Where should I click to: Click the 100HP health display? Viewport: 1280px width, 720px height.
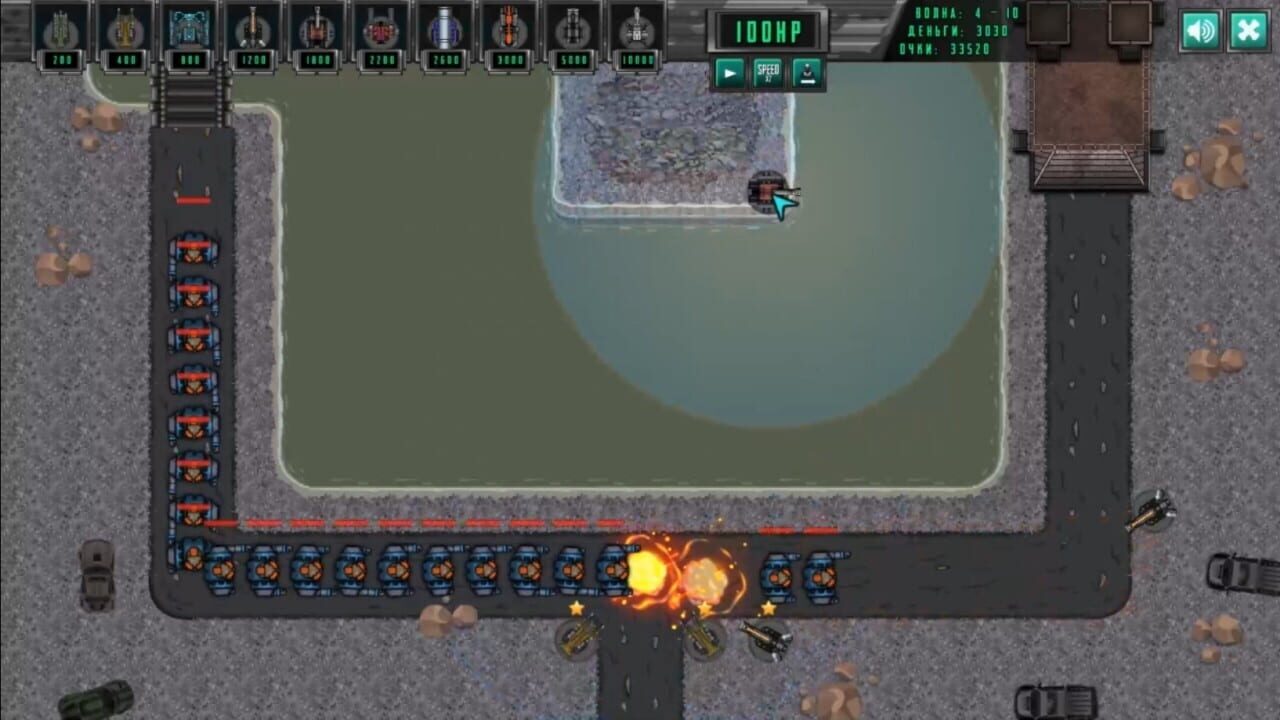(770, 29)
